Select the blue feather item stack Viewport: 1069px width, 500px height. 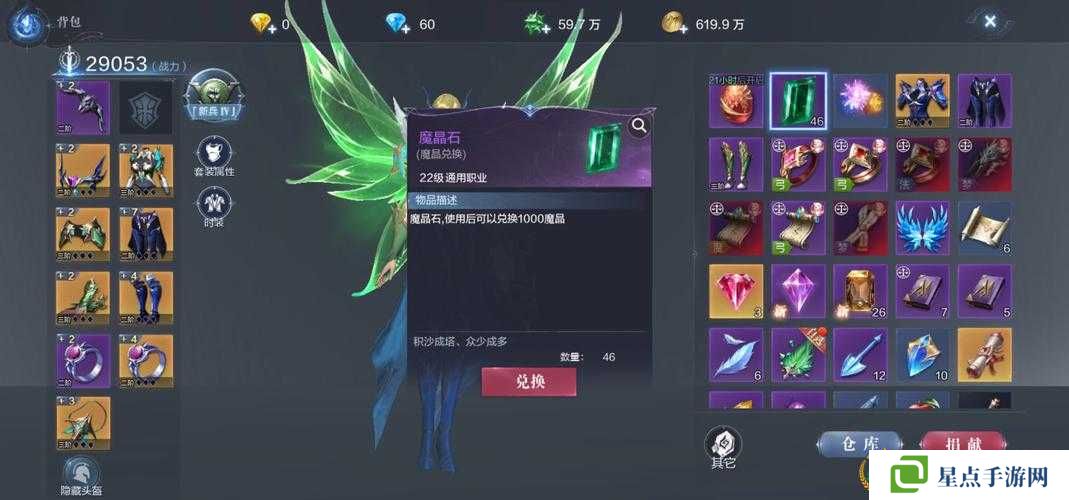pyautogui.click(x=736, y=354)
